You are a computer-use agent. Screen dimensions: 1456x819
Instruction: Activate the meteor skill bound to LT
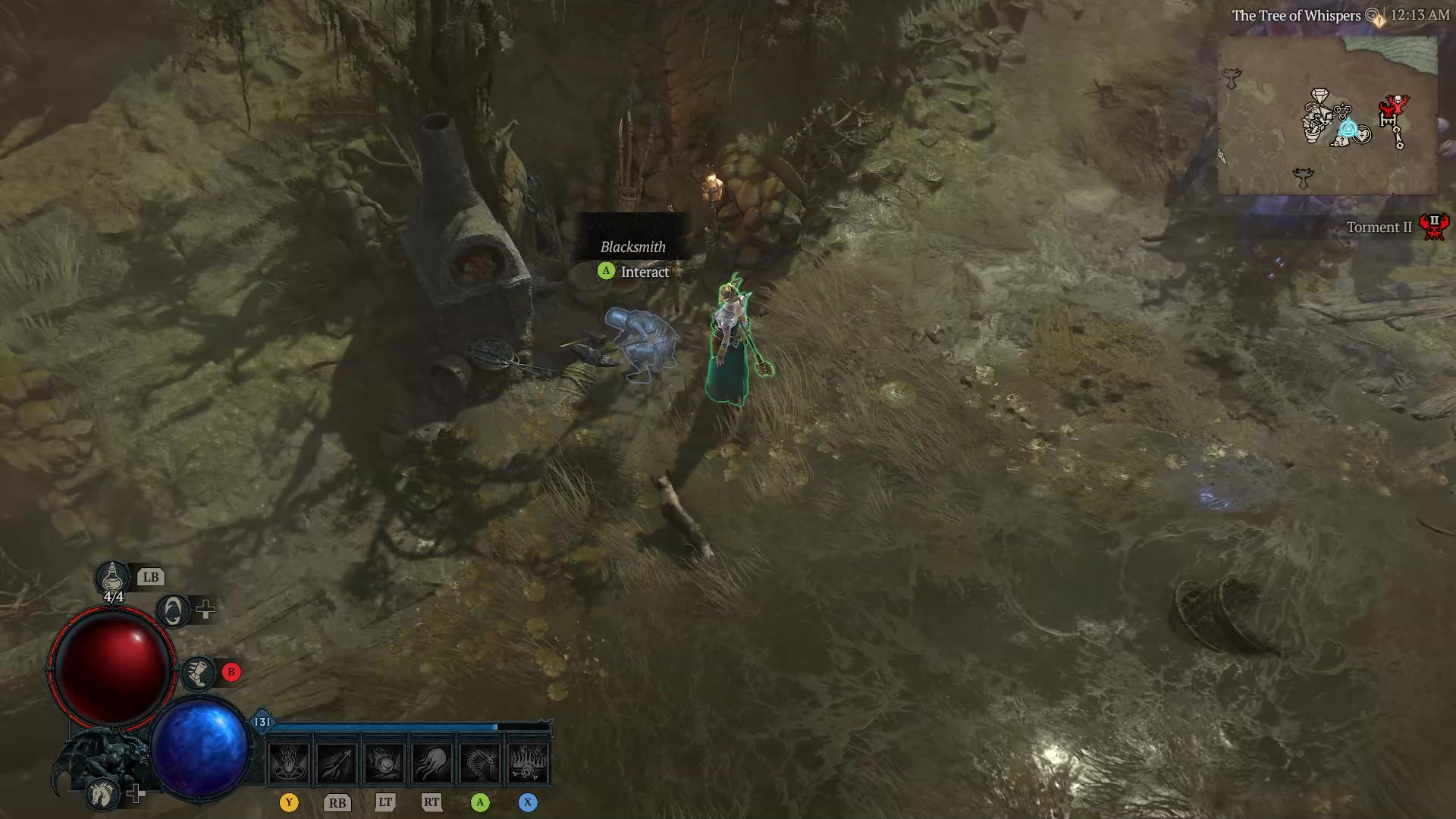(x=384, y=764)
